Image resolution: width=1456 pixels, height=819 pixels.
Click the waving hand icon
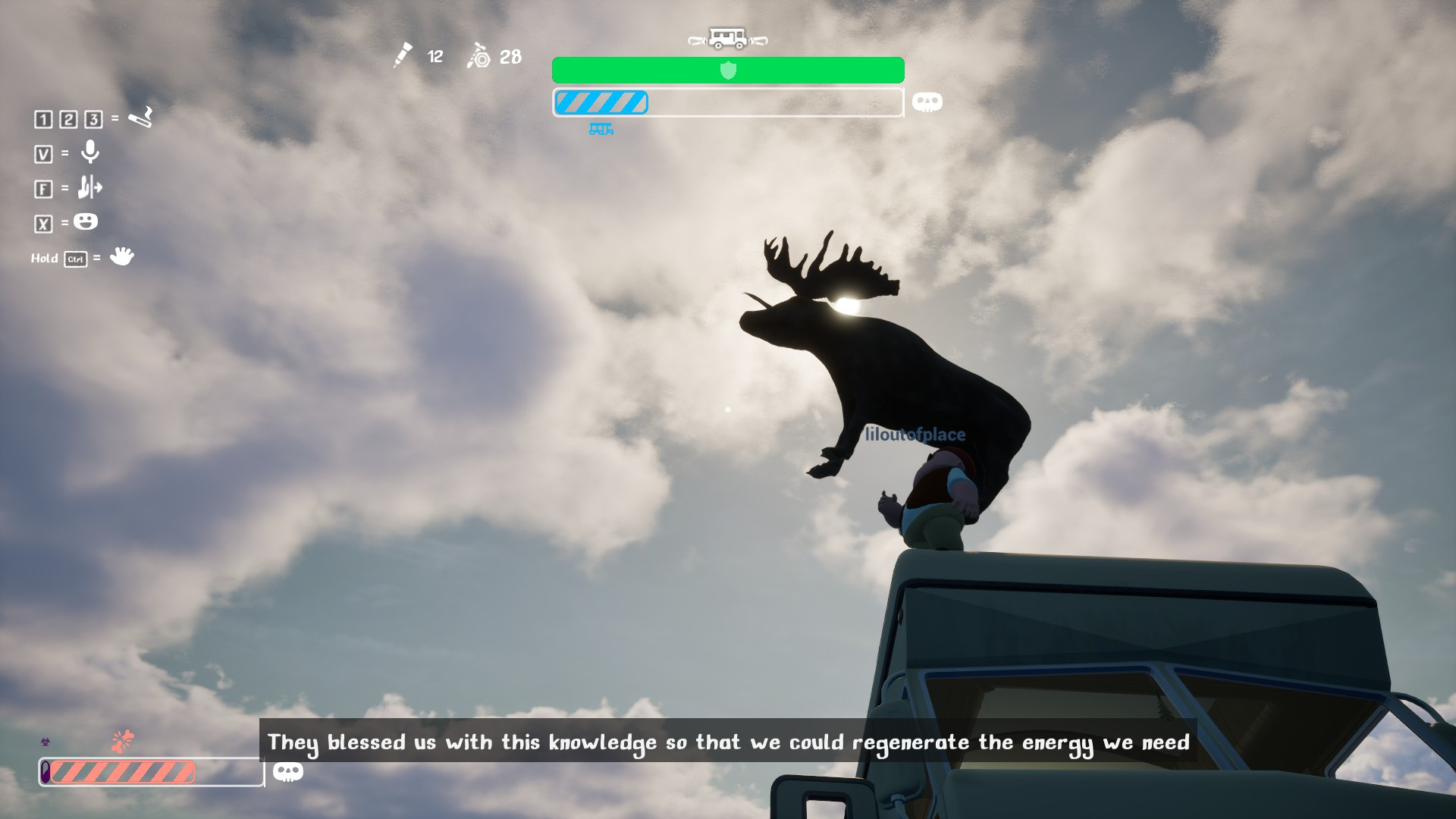pyautogui.click(x=121, y=256)
